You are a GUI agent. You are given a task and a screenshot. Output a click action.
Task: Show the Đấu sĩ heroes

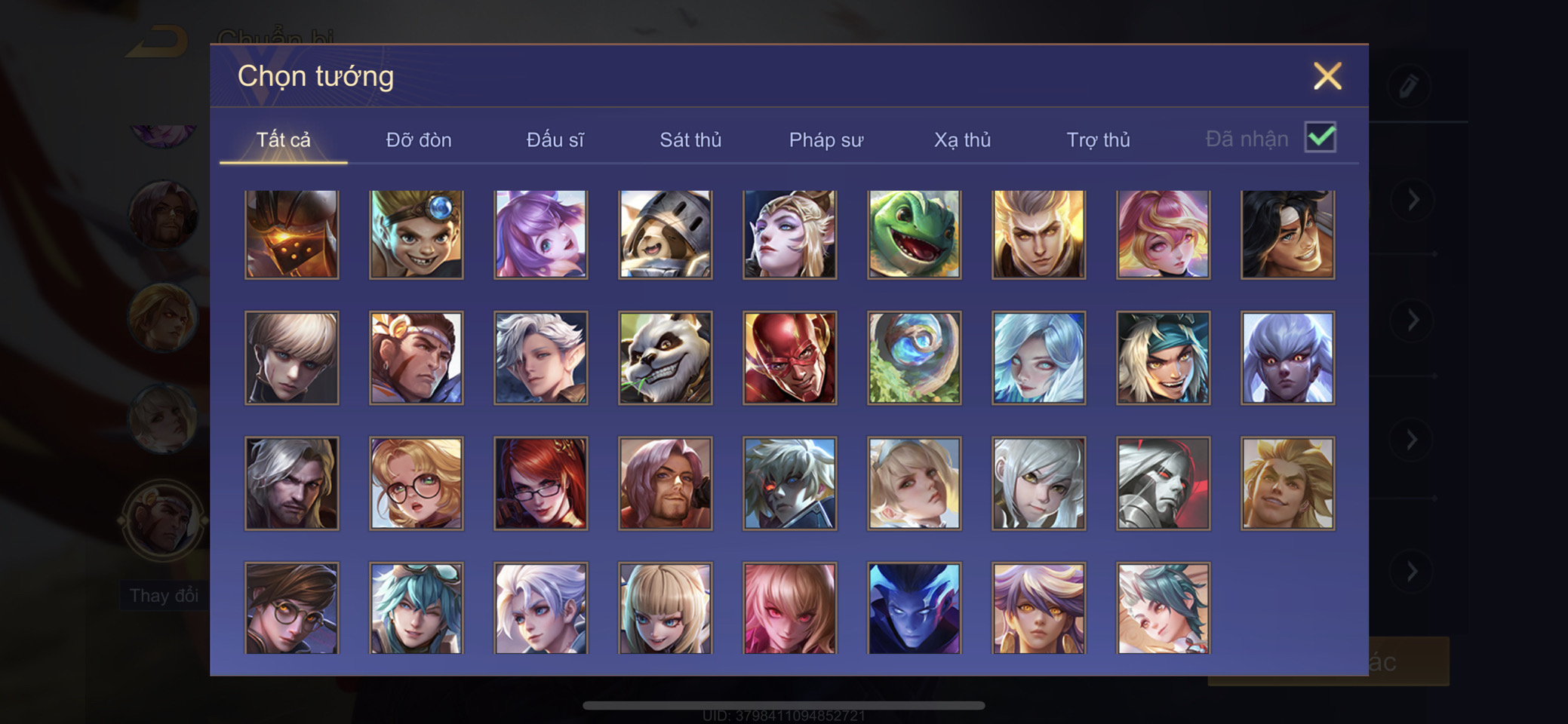click(x=555, y=140)
